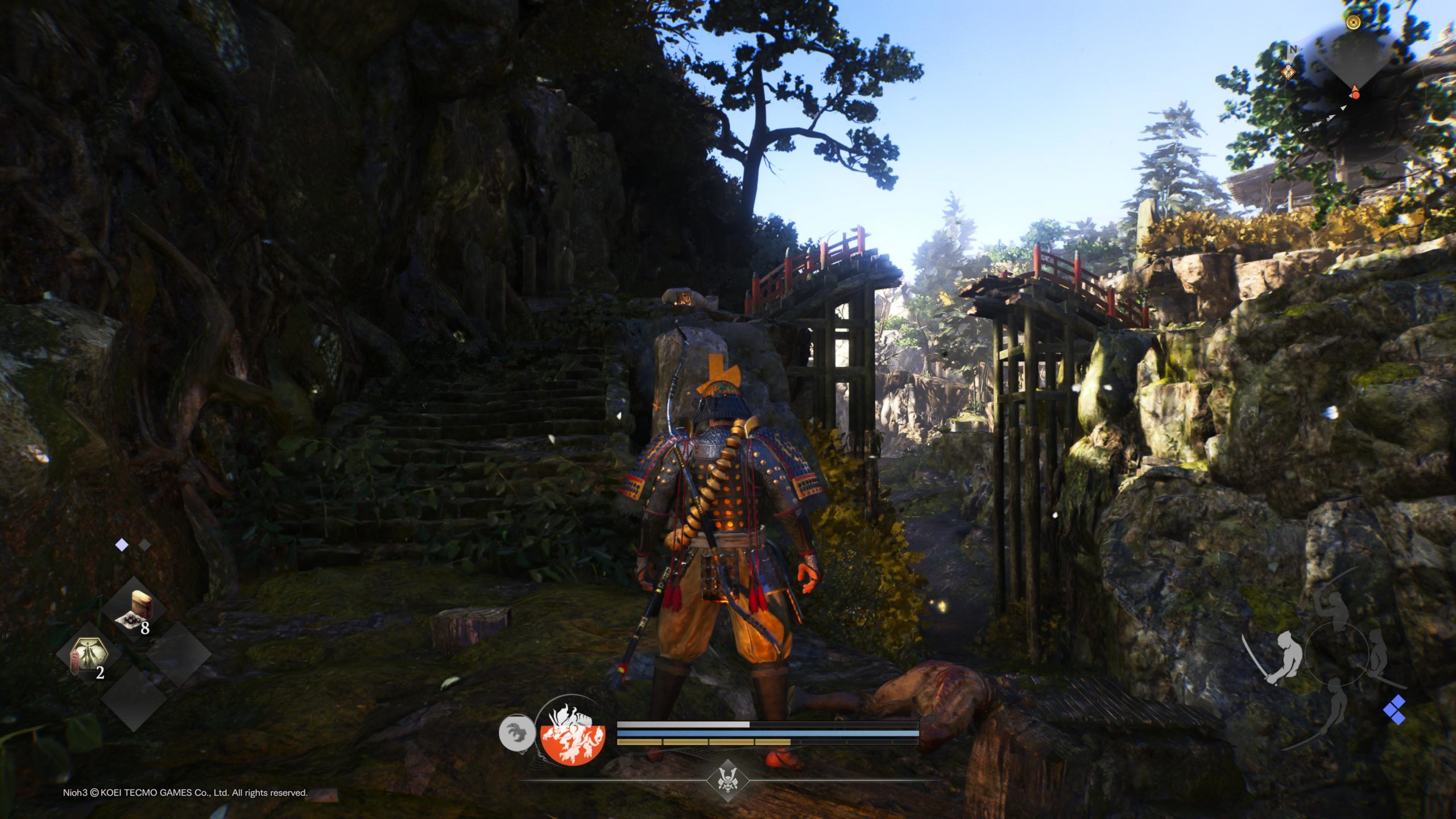Screen dimensions: 1456x819
Task: Click the blue diamond cluster indicator
Action: pos(1395,710)
